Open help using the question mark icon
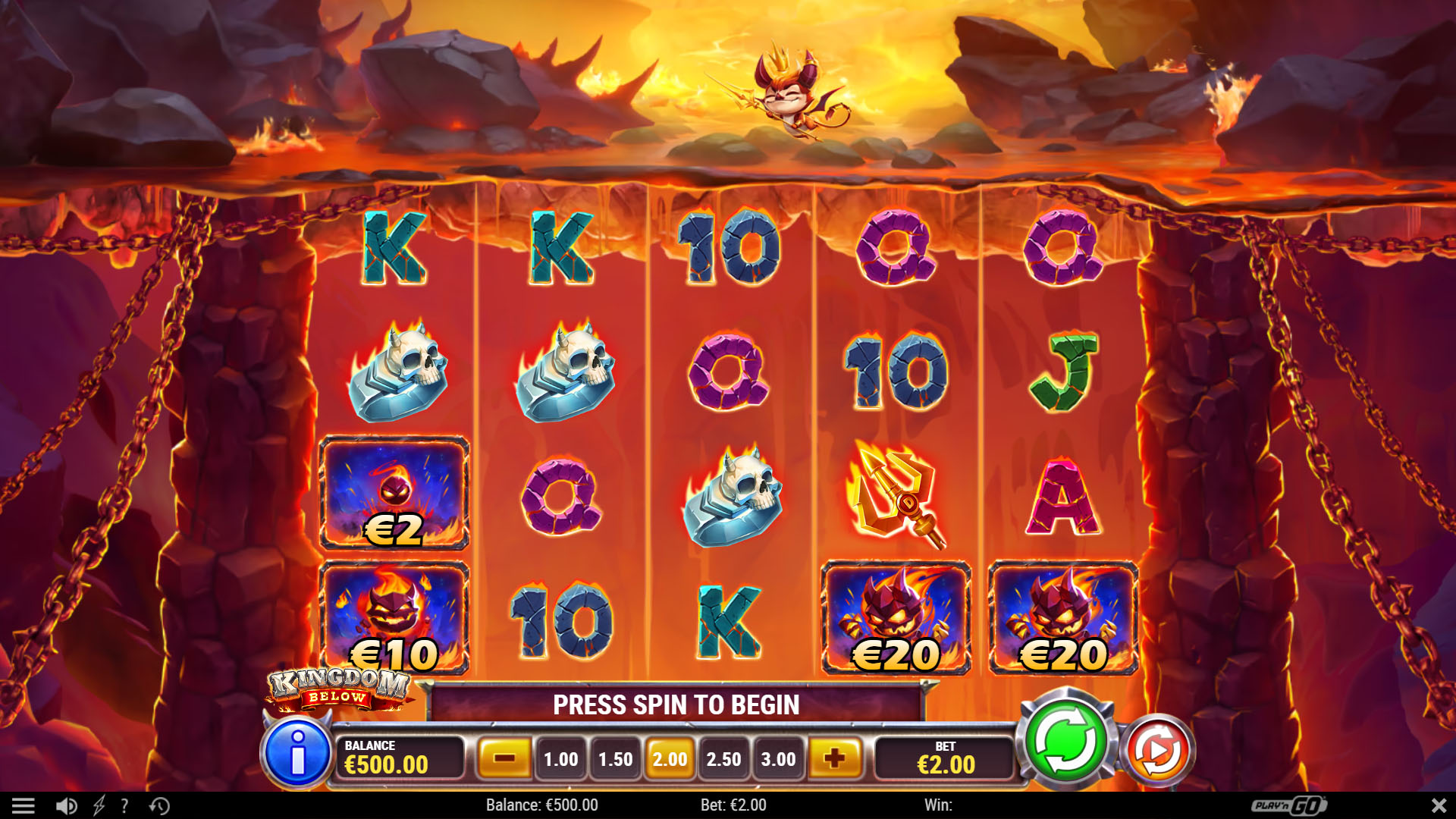The image size is (1456, 819). pos(124,805)
